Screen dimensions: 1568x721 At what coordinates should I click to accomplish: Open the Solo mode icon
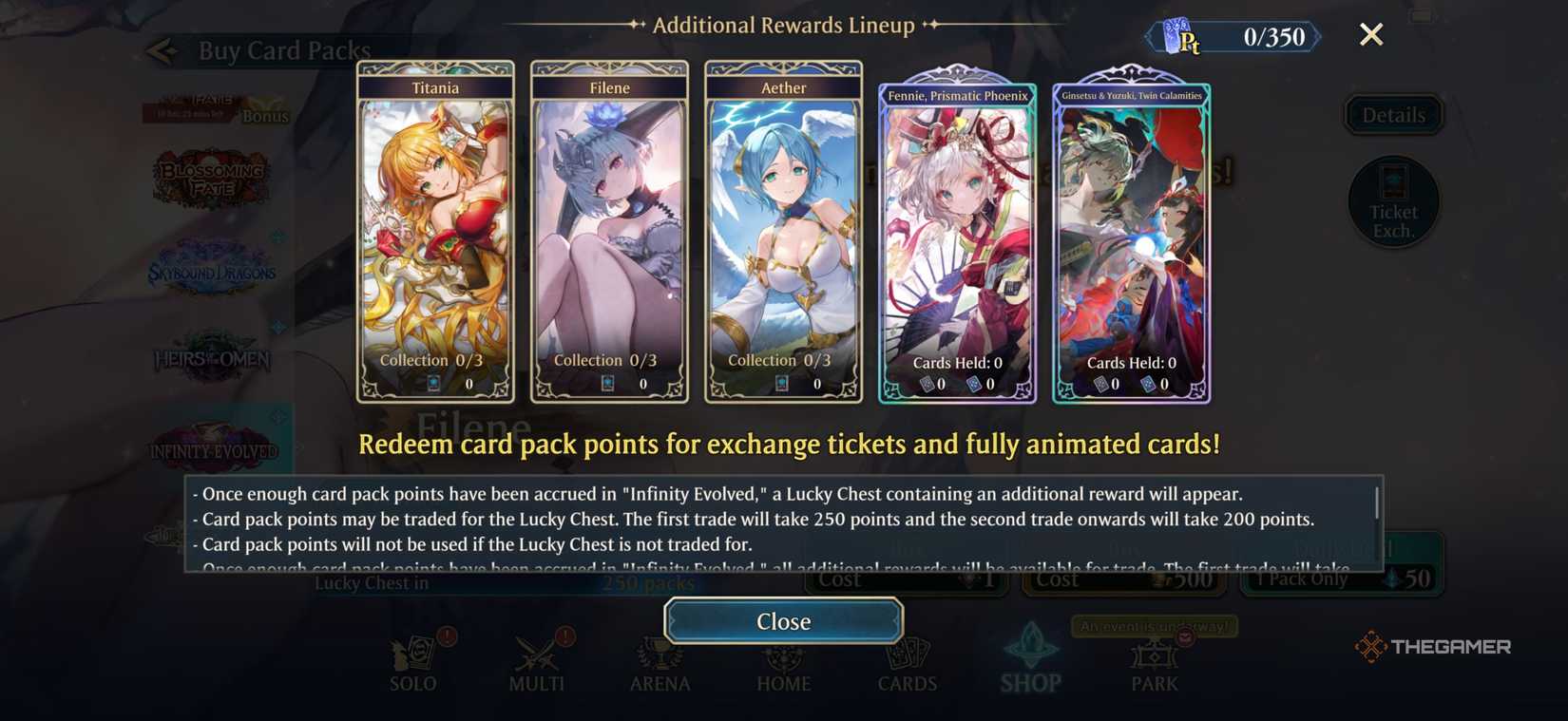click(412, 660)
